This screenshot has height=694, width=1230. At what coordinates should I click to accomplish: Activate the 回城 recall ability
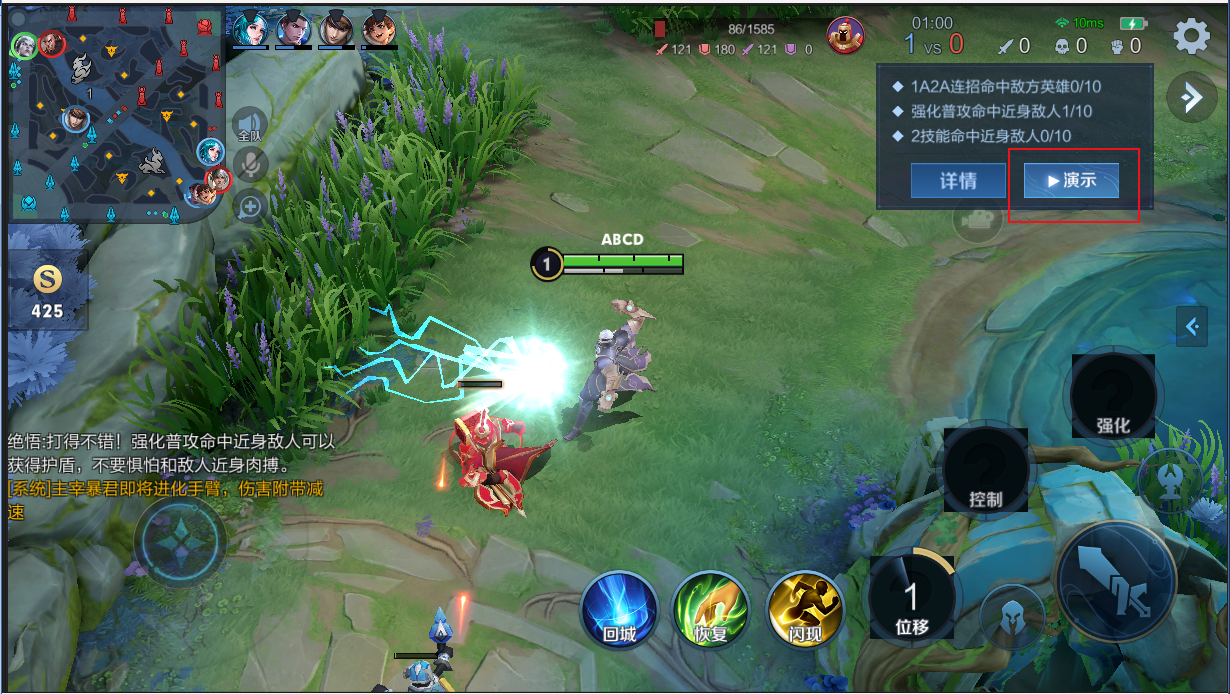coord(619,609)
